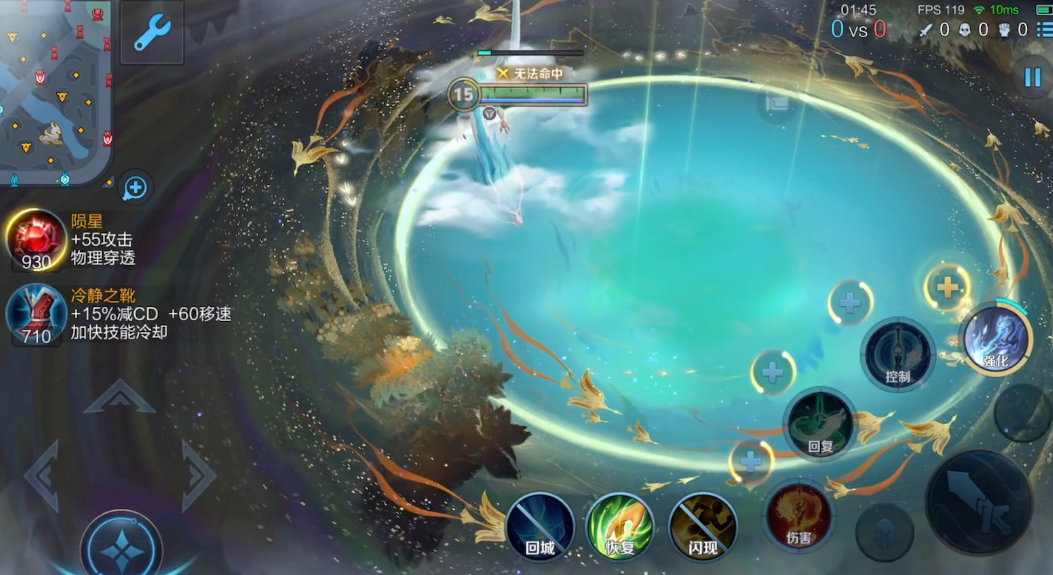
Task: Cast the 闪现 flash spell
Action: pos(702,526)
